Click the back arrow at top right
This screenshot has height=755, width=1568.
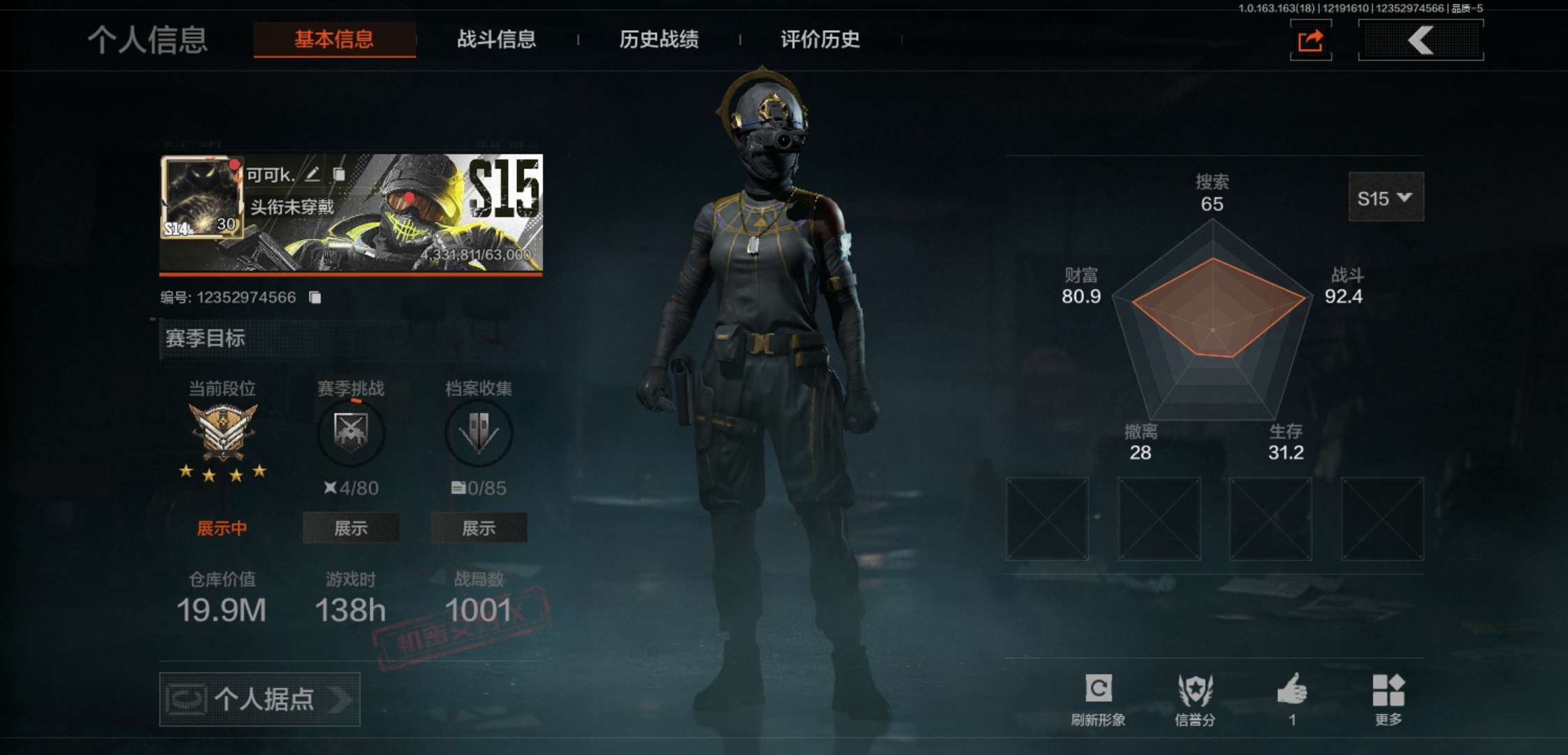1420,40
